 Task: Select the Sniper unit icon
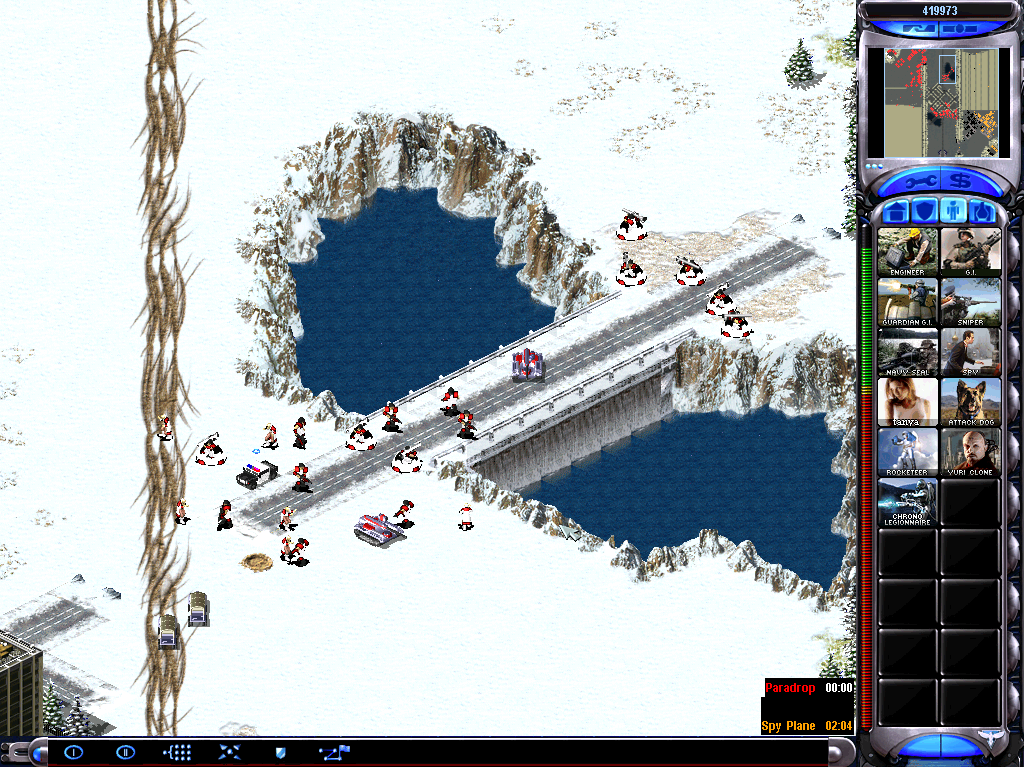pyautogui.click(x=970, y=301)
